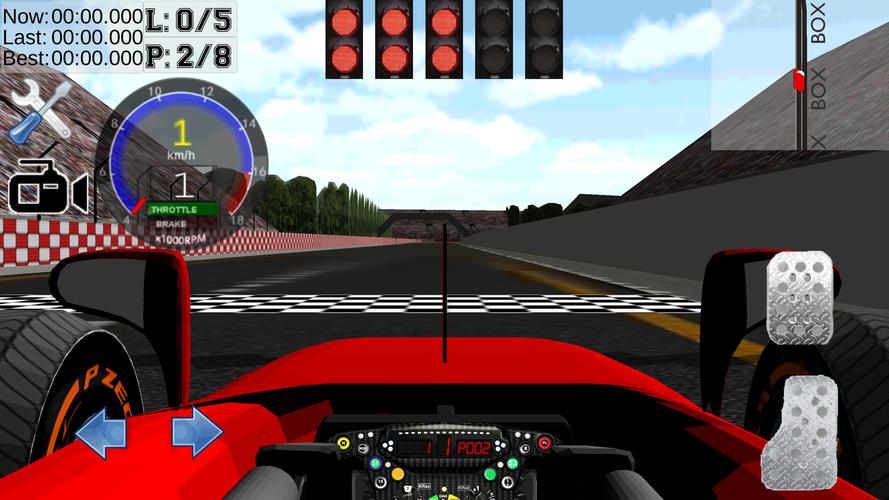Viewport: 889px width, 500px height.
Task: Steer left with the blue arrow
Action: 101,433
